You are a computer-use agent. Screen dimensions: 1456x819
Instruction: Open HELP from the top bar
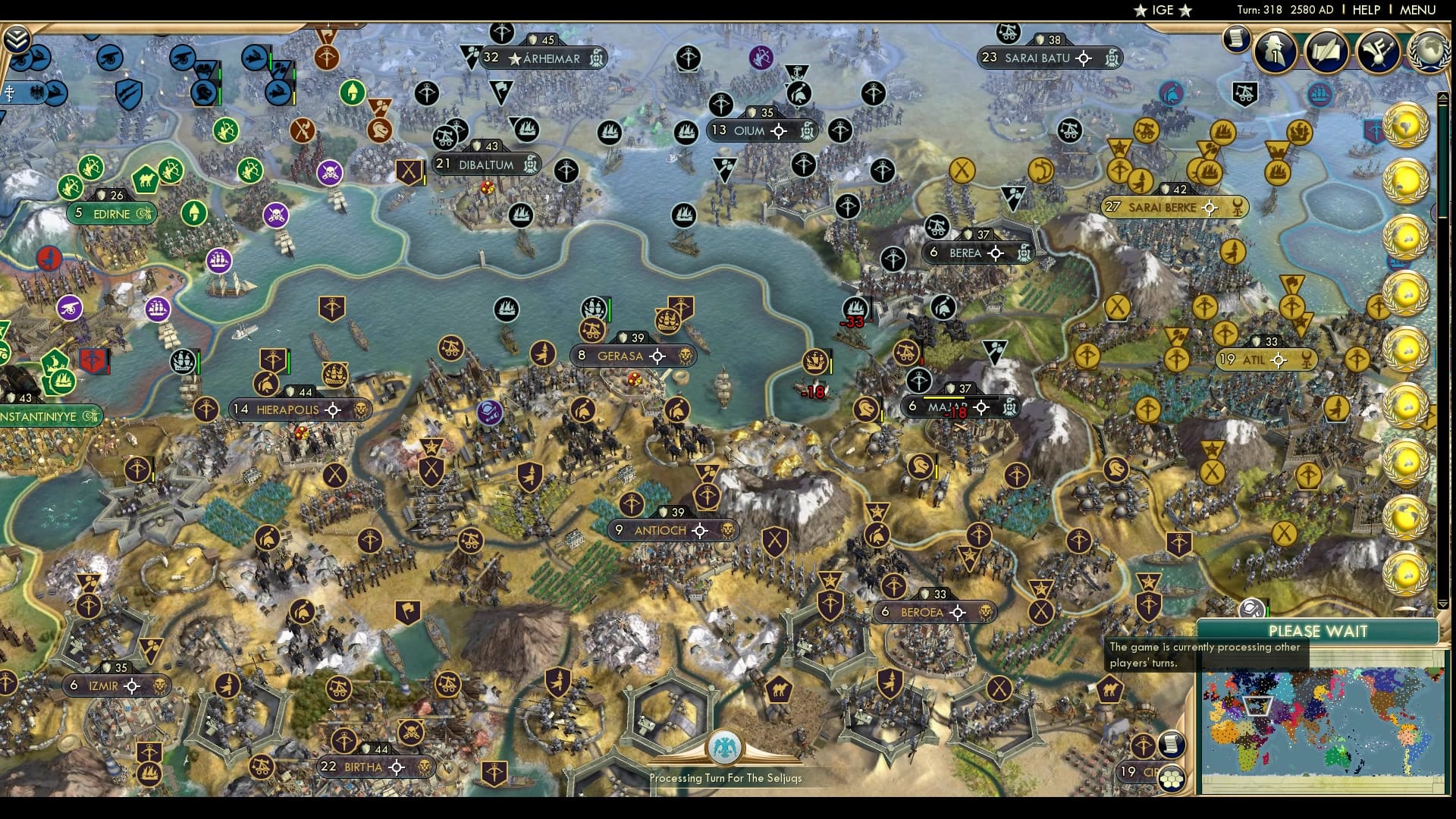click(x=1365, y=11)
